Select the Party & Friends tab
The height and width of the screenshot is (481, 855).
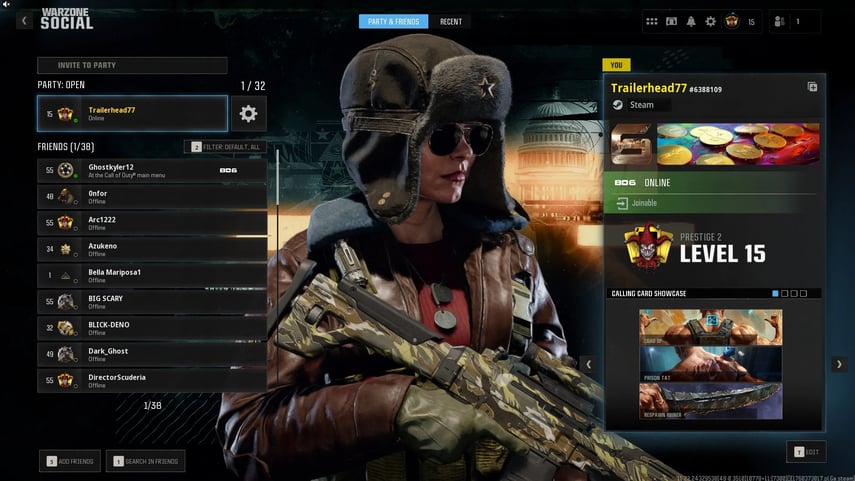pyautogui.click(x=393, y=21)
